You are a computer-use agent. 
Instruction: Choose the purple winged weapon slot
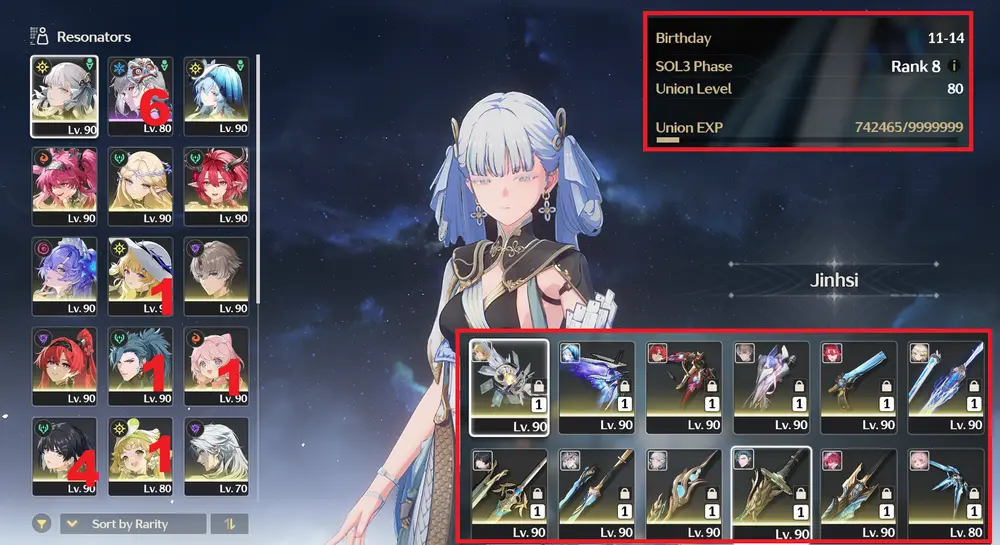click(x=596, y=385)
